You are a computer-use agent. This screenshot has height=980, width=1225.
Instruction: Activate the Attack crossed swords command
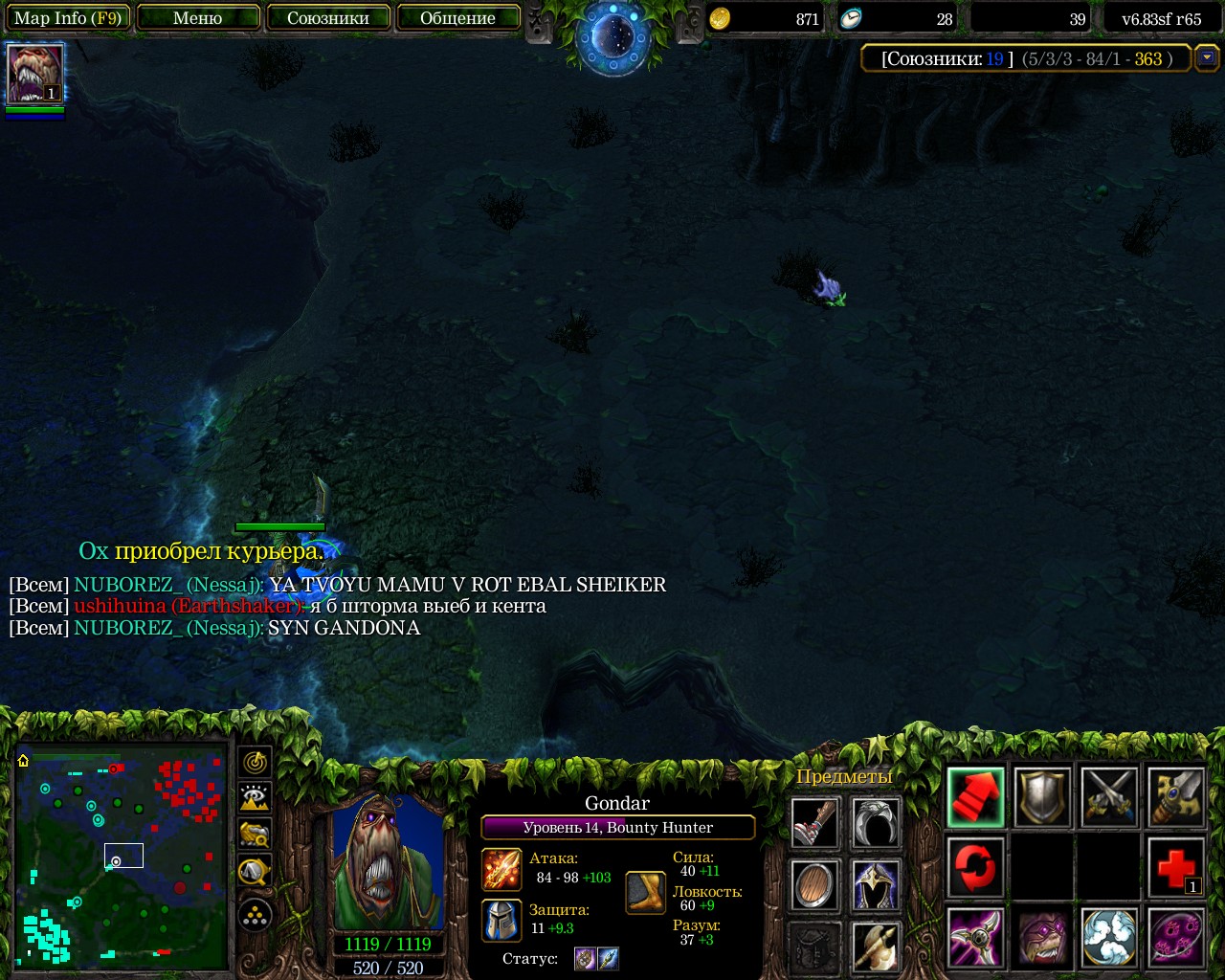point(1109,797)
